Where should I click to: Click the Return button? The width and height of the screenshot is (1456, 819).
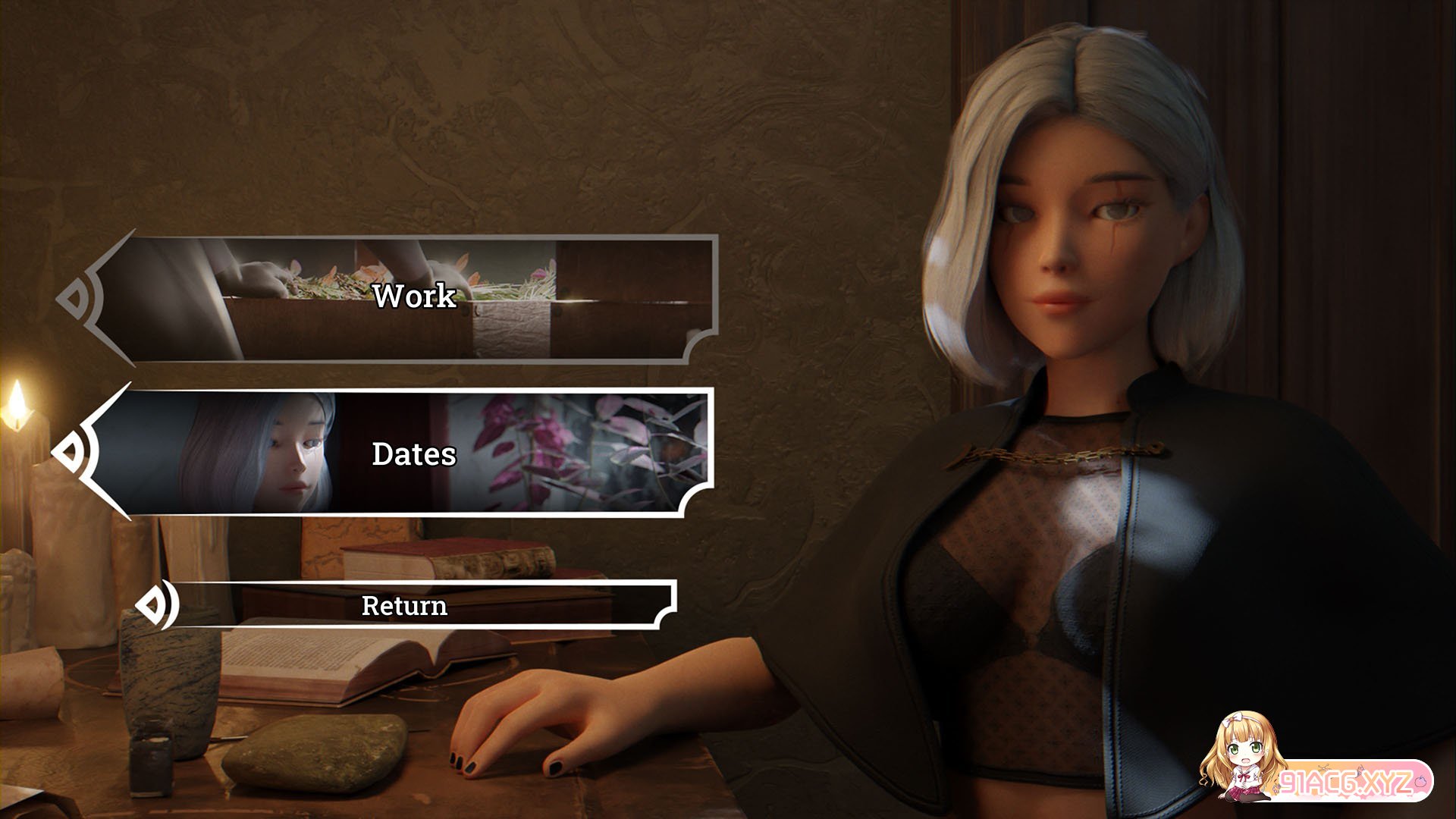click(406, 605)
